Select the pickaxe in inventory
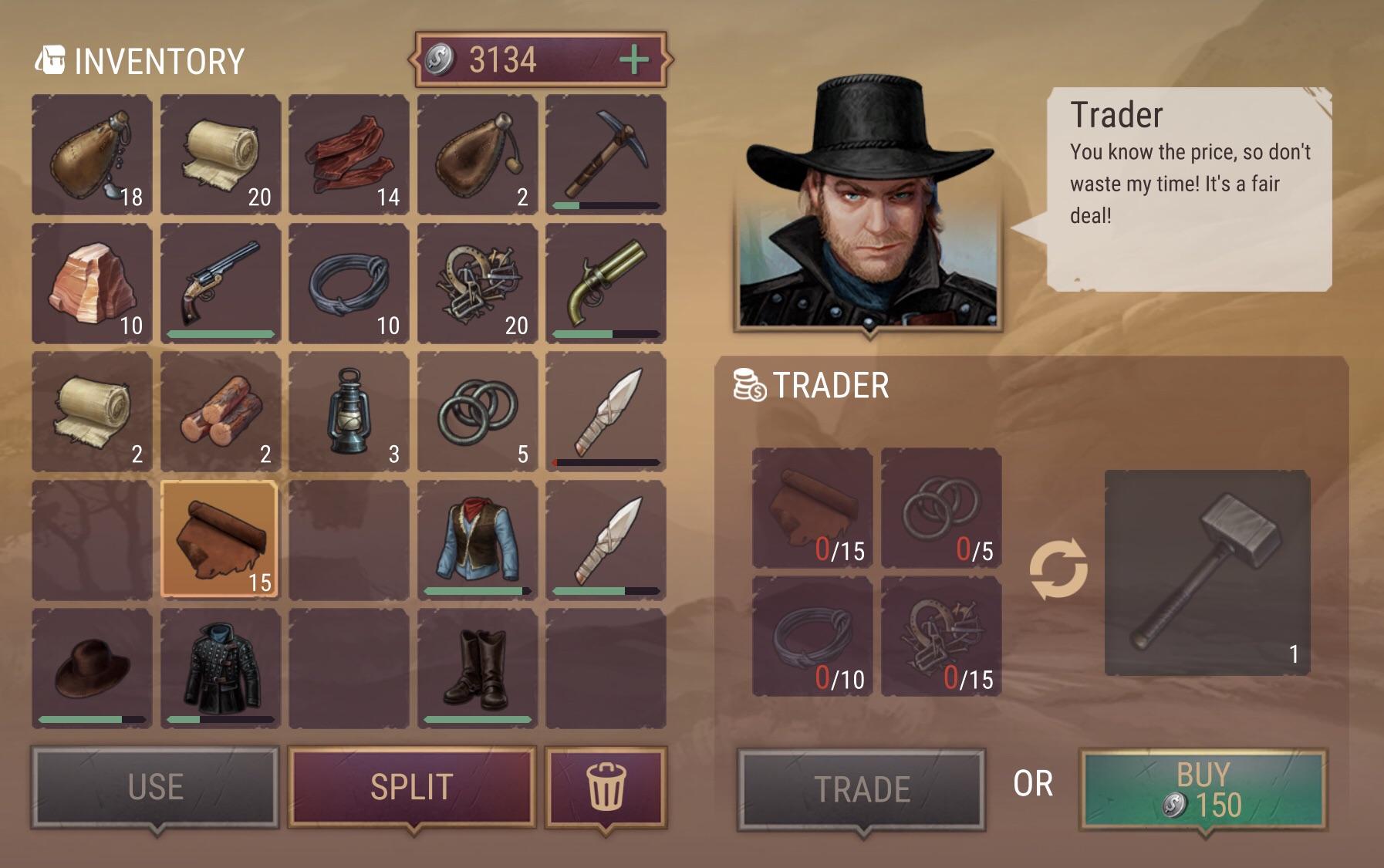 pyautogui.click(x=606, y=154)
